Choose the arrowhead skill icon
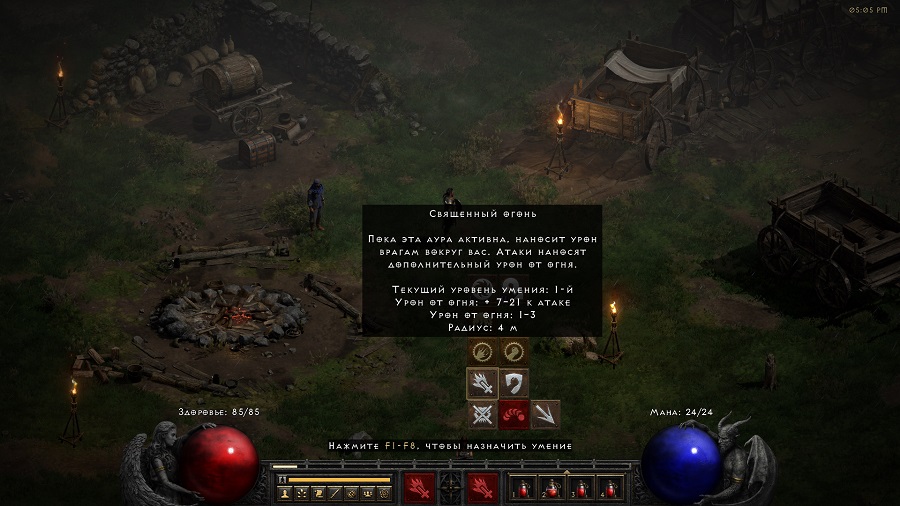 tap(545, 414)
